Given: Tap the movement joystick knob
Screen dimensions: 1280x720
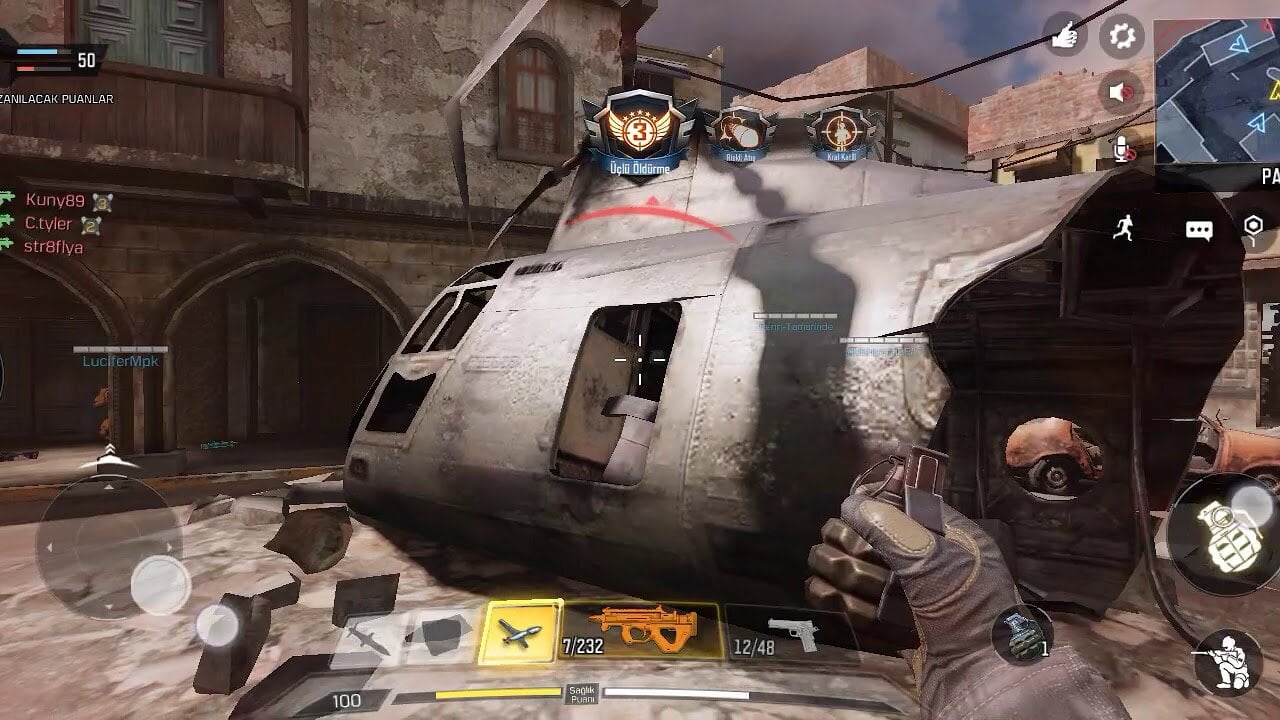Looking at the screenshot, I should coord(160,584).
